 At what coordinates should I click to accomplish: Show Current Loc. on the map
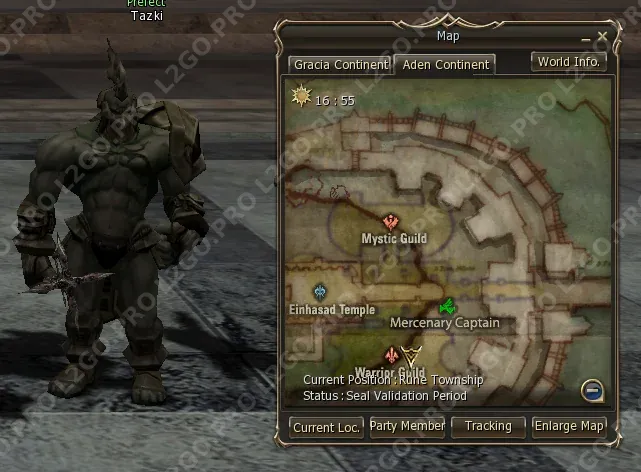click(x=327, y=427)
